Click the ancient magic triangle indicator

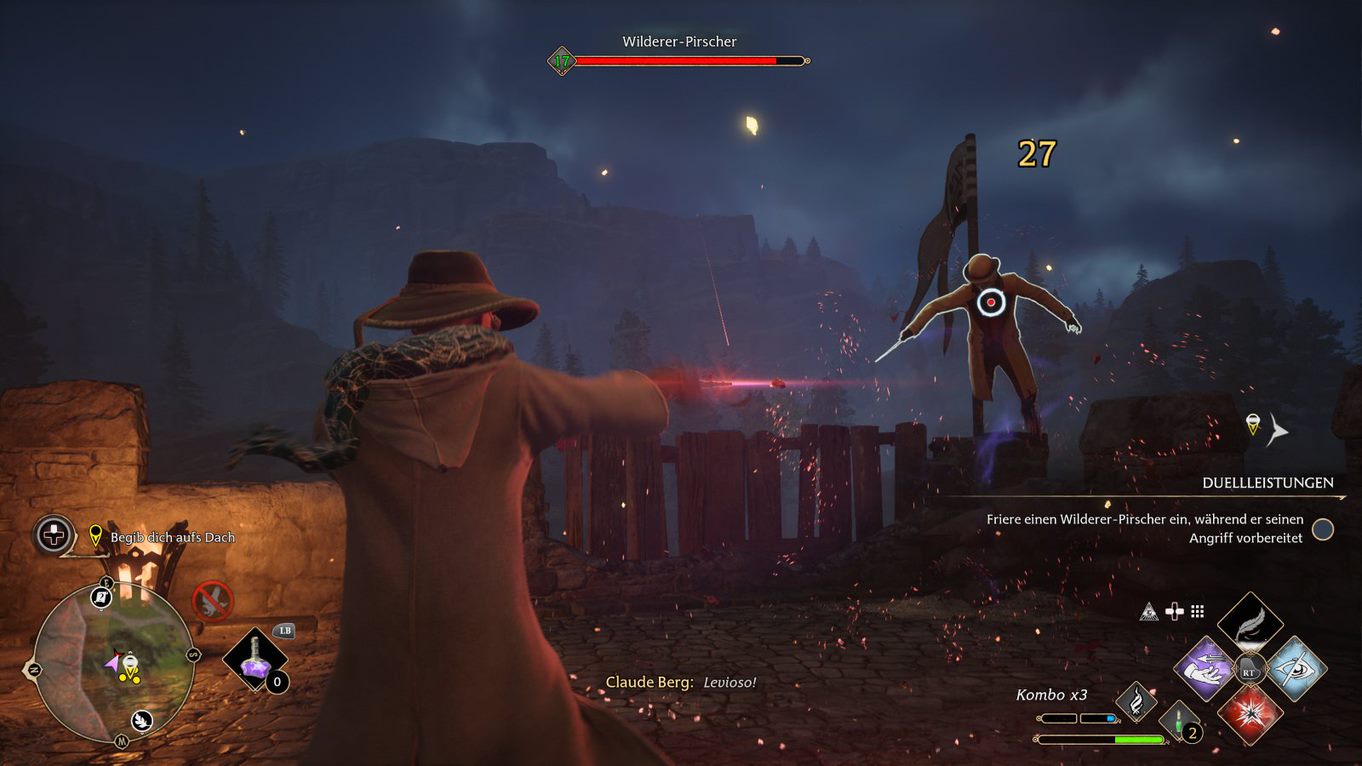point(1148,612)
